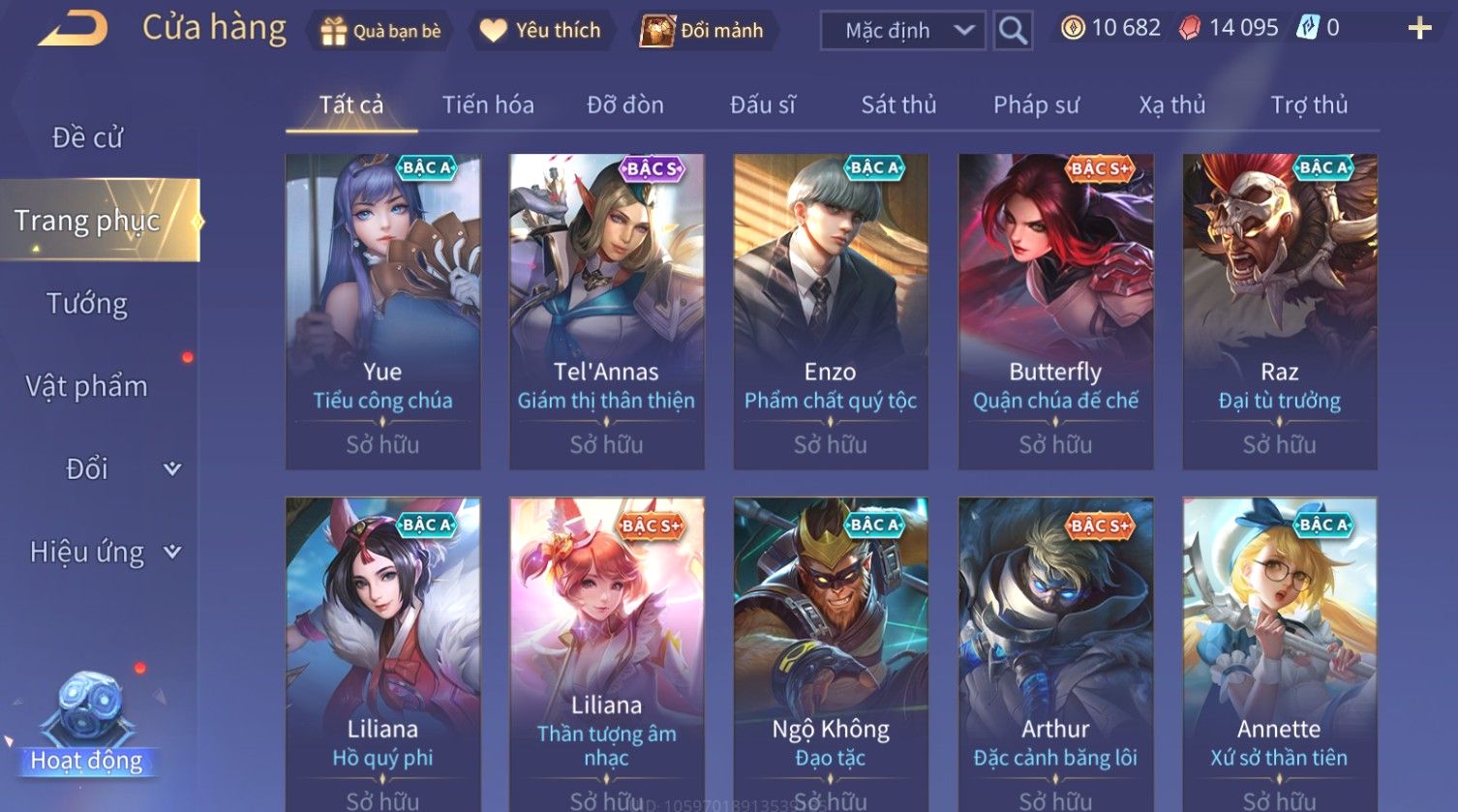Open the Yêu thích favorites list
1458x812 pixels.
(x=540, y=31)
